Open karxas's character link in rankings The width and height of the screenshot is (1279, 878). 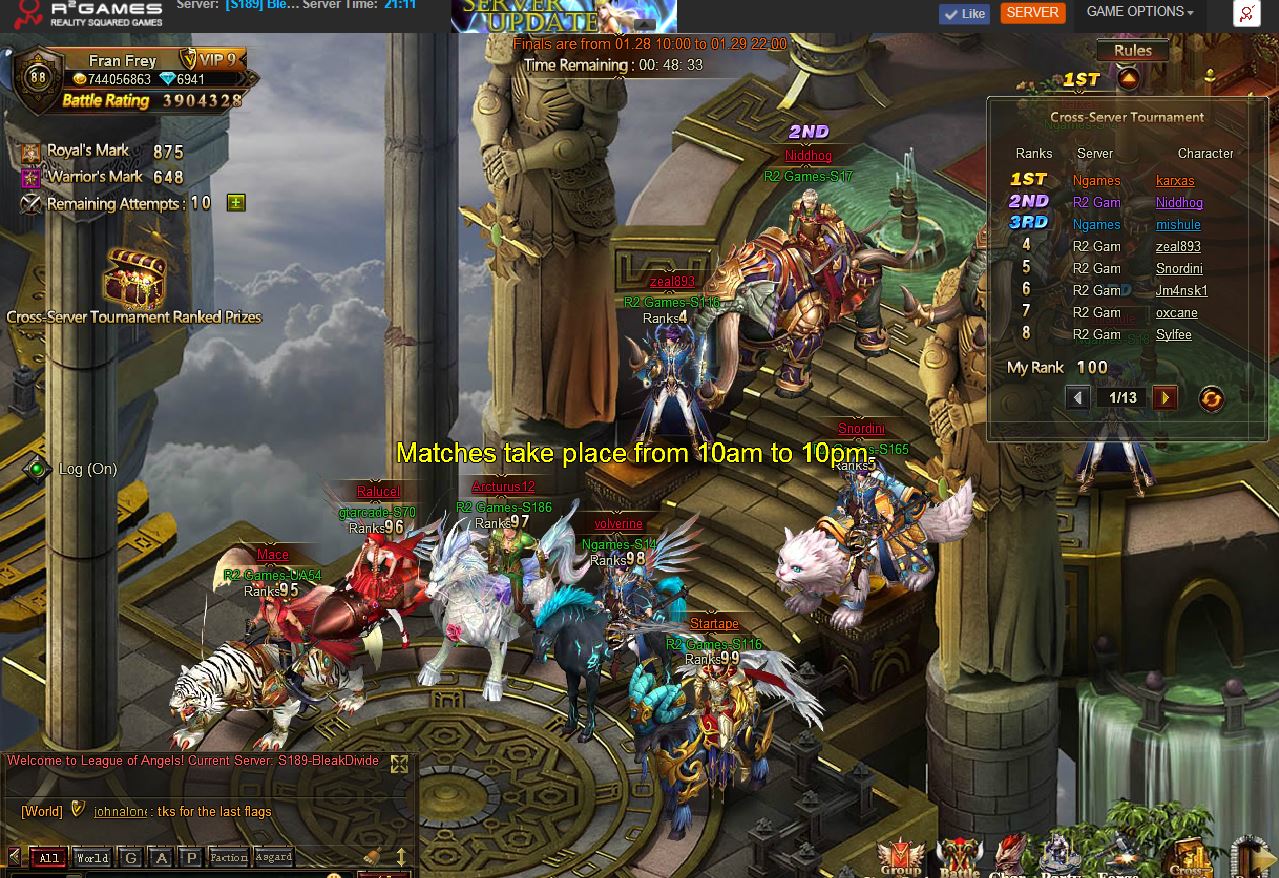(1175, 181)
